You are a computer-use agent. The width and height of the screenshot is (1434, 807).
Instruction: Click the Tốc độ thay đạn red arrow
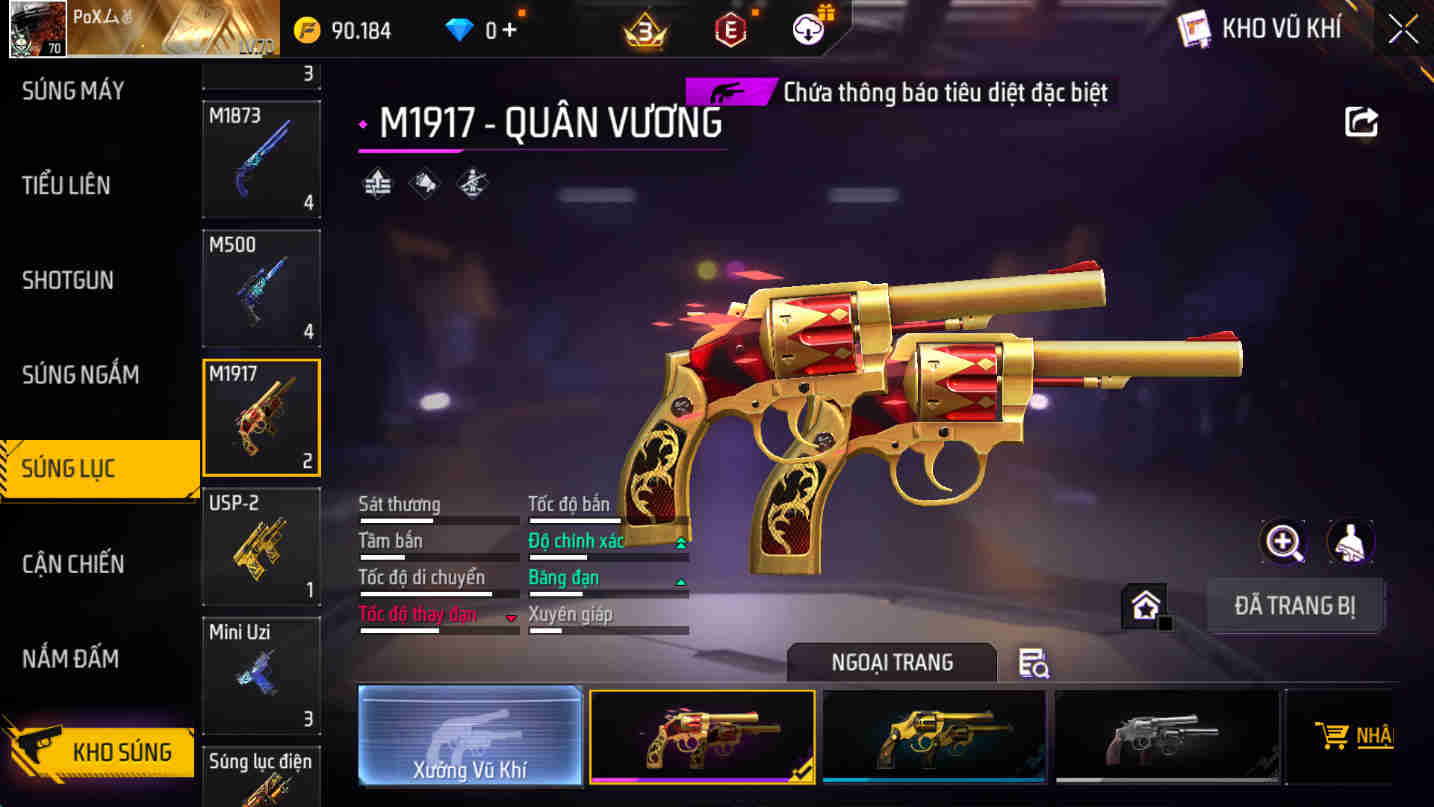click(510, 616)
